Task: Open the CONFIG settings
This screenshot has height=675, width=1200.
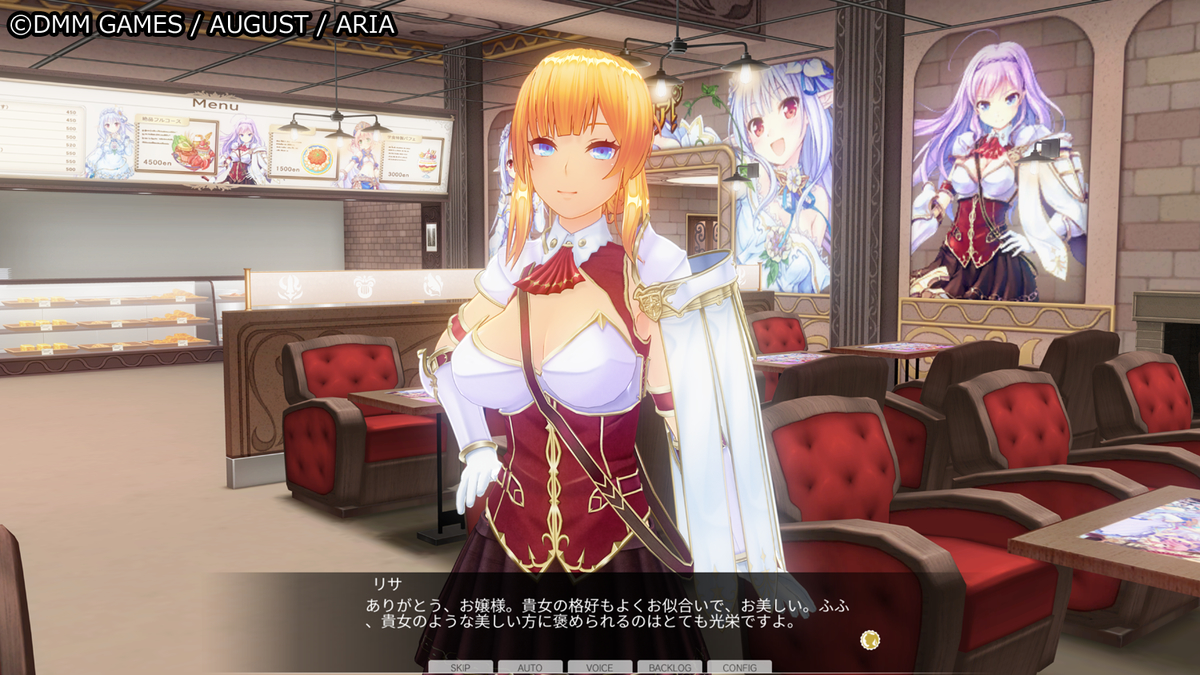Action: click(x=739, y=667)
